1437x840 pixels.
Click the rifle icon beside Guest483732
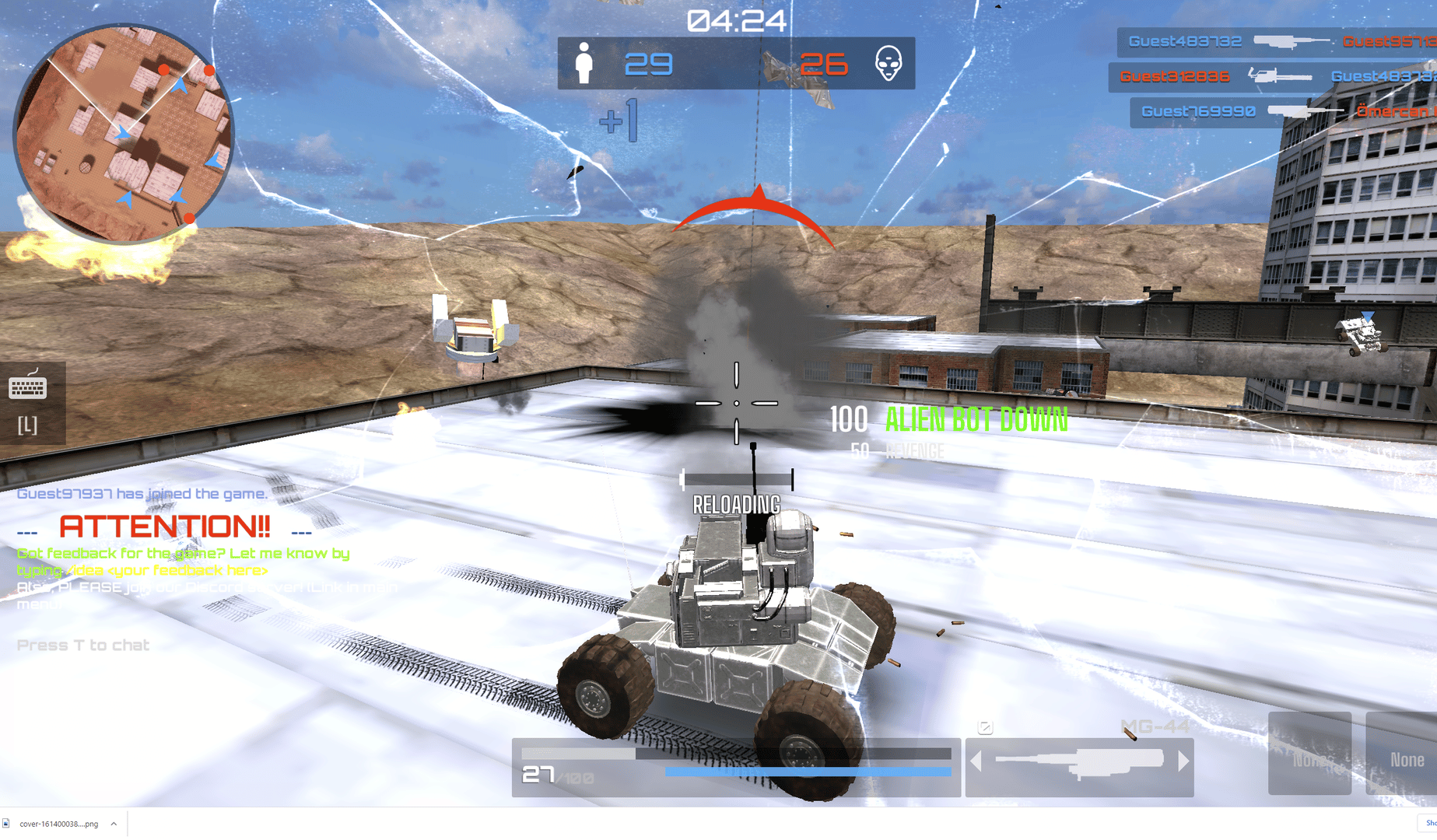(x=1293, y=40)
